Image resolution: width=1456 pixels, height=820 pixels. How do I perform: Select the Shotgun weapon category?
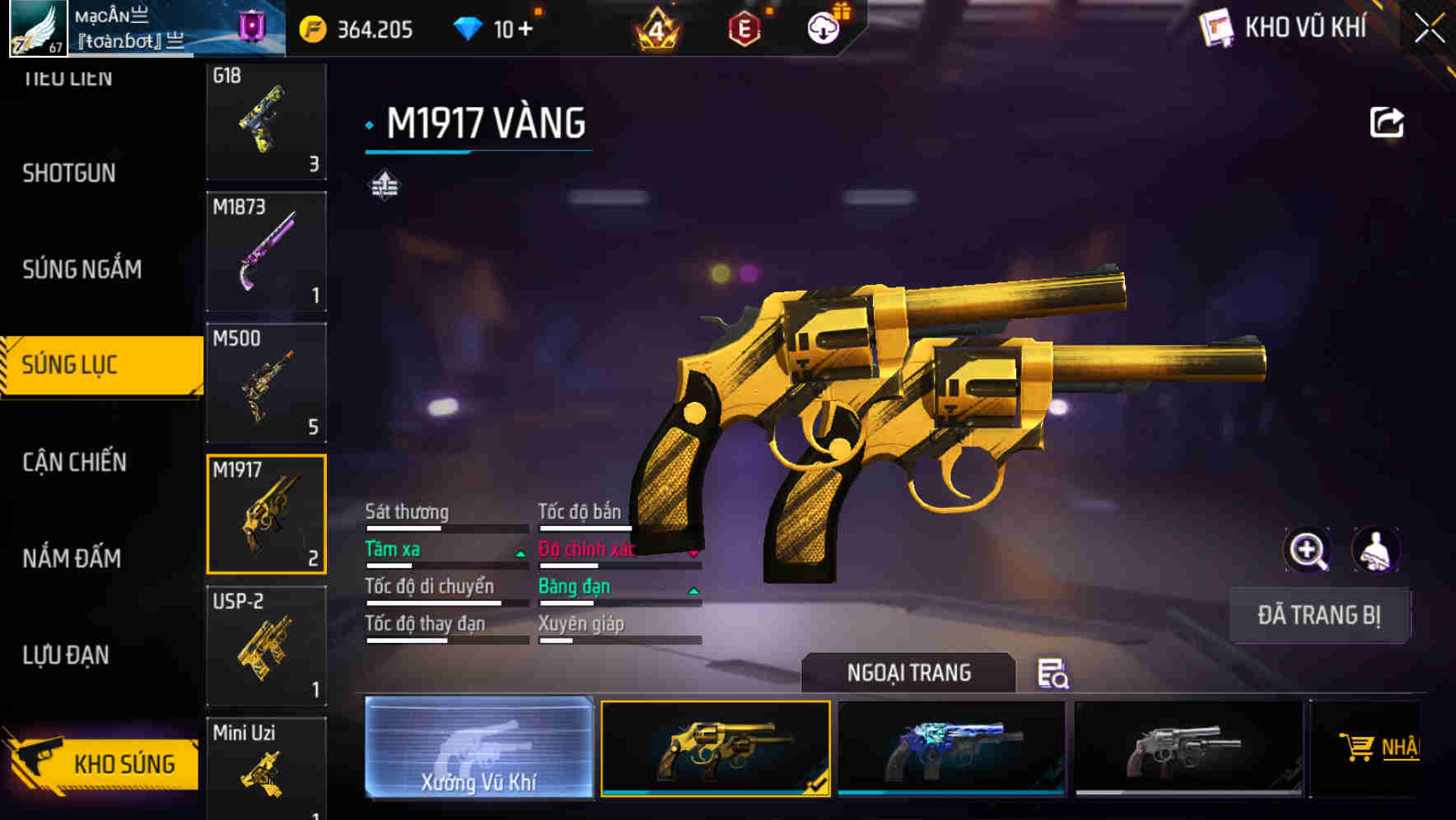click(x=69, y=174)
